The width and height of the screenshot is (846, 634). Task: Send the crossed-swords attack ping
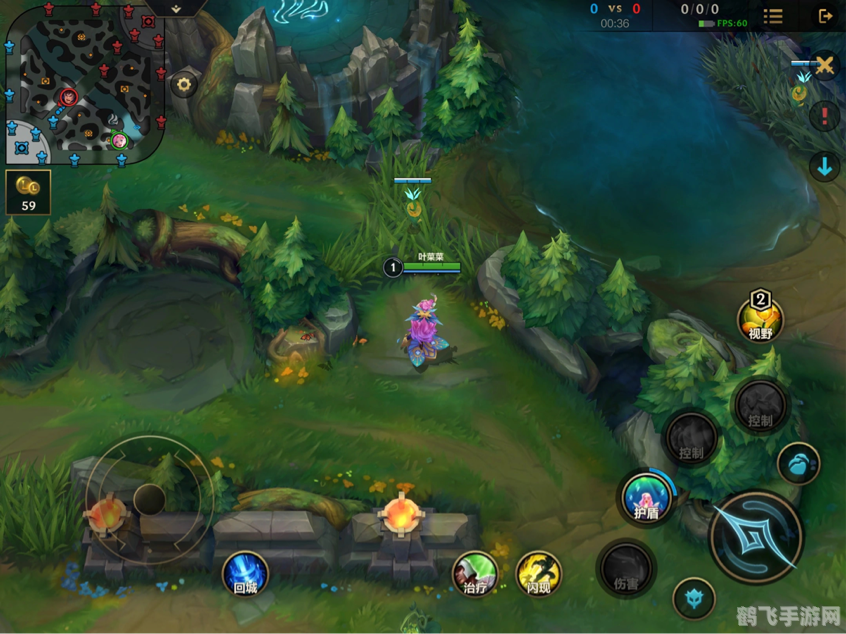824,66
